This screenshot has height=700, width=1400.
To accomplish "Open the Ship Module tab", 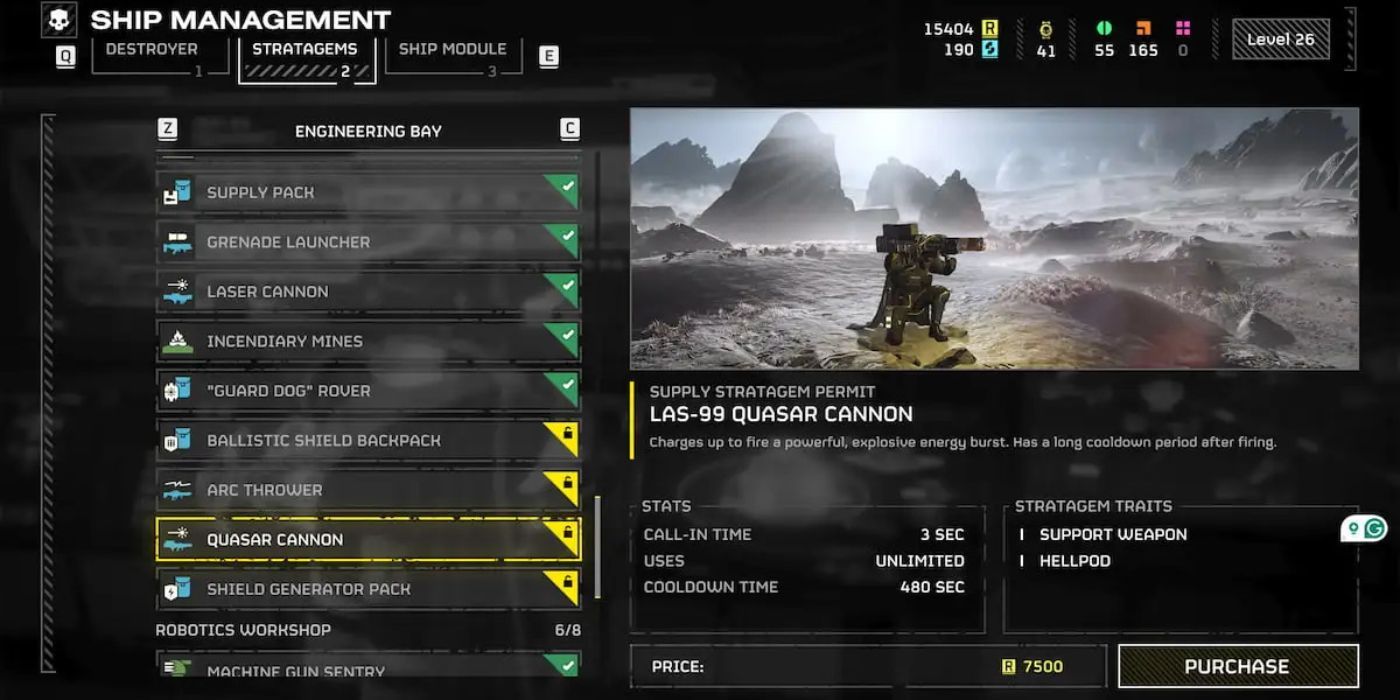I will tap(452, 50).
